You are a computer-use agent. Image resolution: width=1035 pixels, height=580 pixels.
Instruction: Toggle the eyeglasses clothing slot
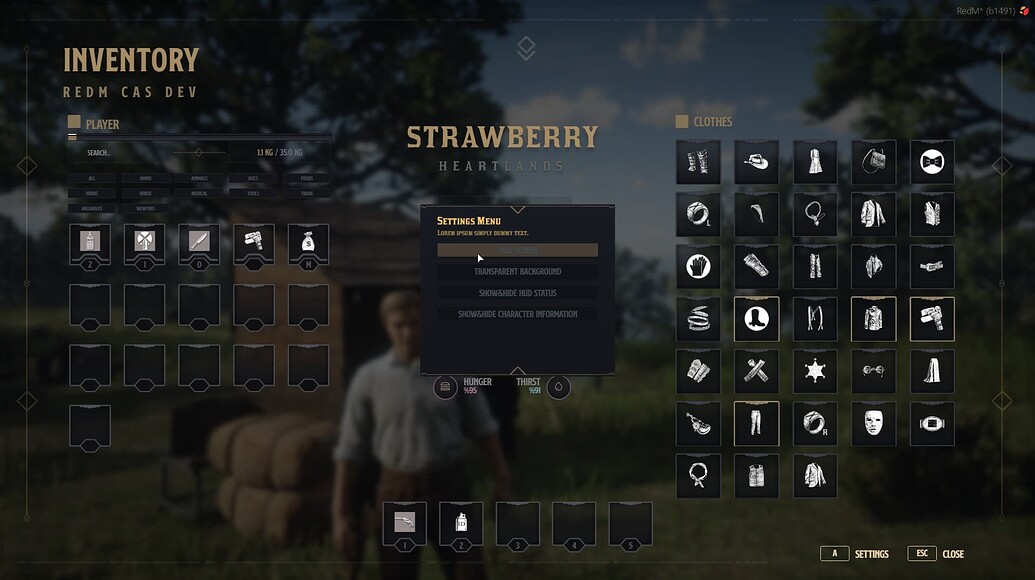click(873, 371)
